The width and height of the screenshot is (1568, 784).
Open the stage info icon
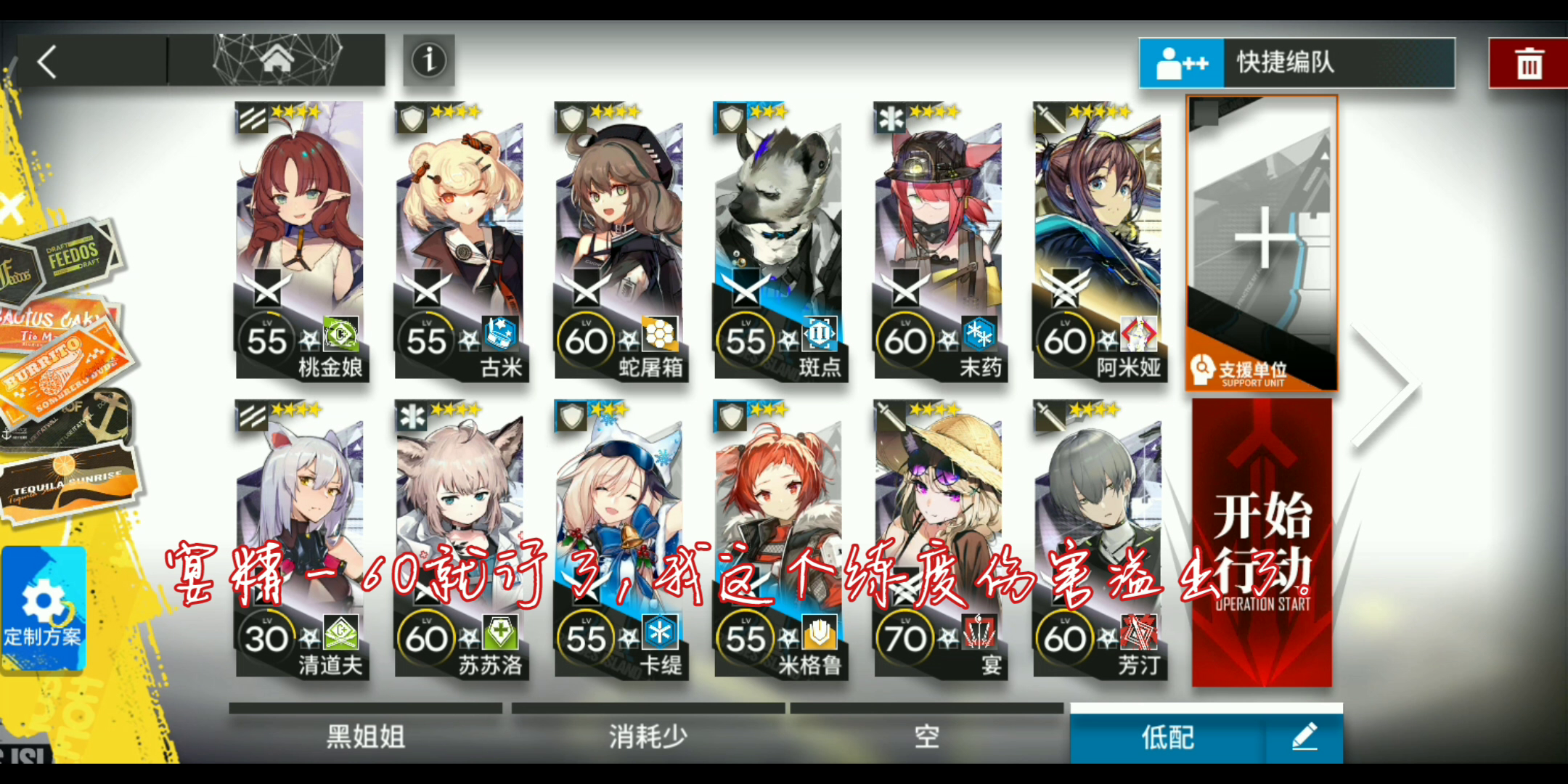[428, 62]
